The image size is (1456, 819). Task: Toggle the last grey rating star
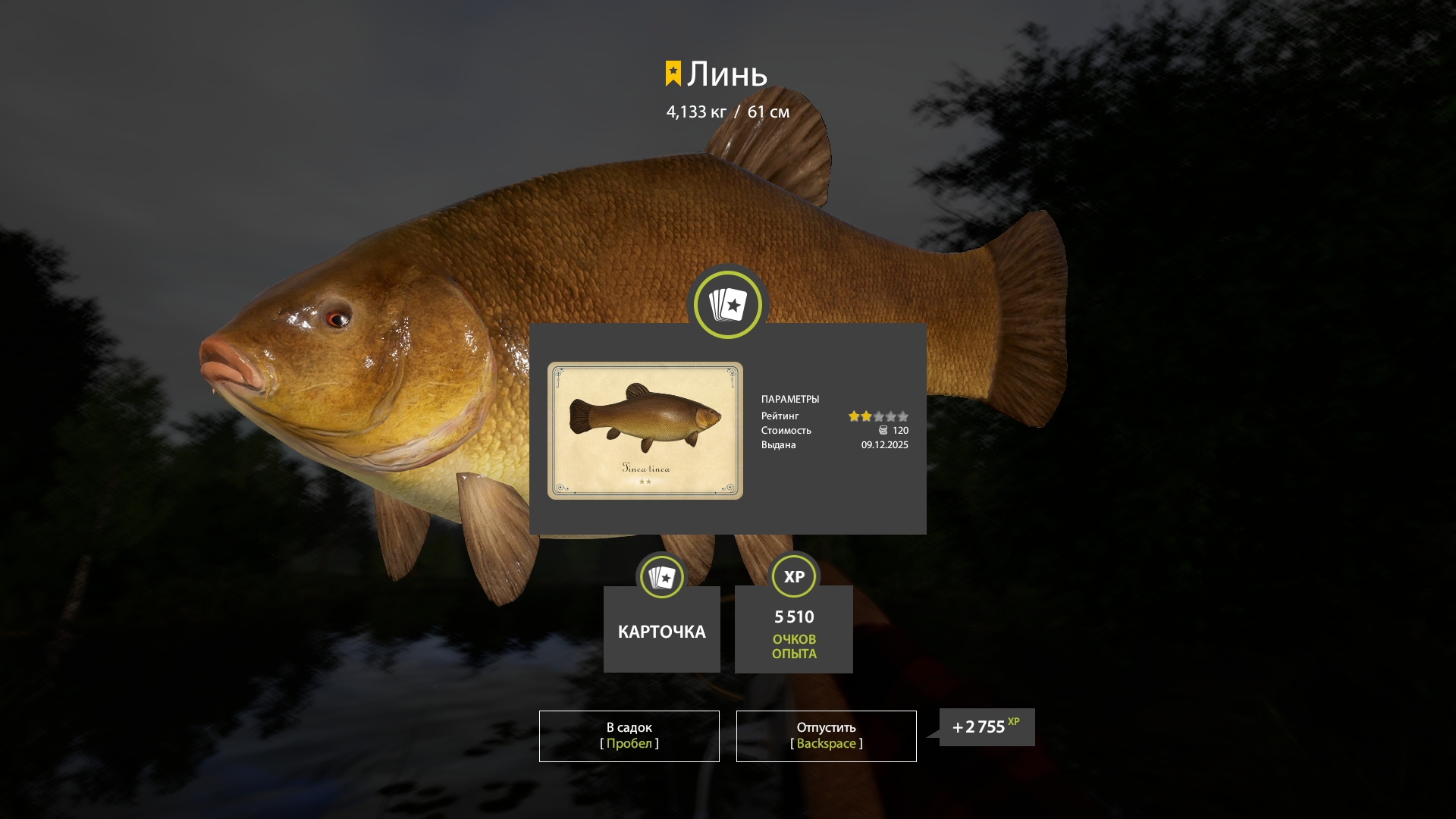click(x=904, y=416)
